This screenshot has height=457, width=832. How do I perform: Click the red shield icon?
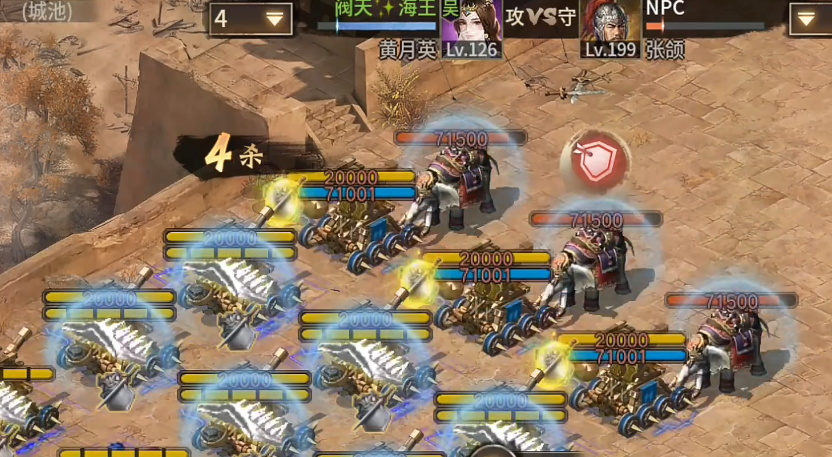[x=597, y=165]
